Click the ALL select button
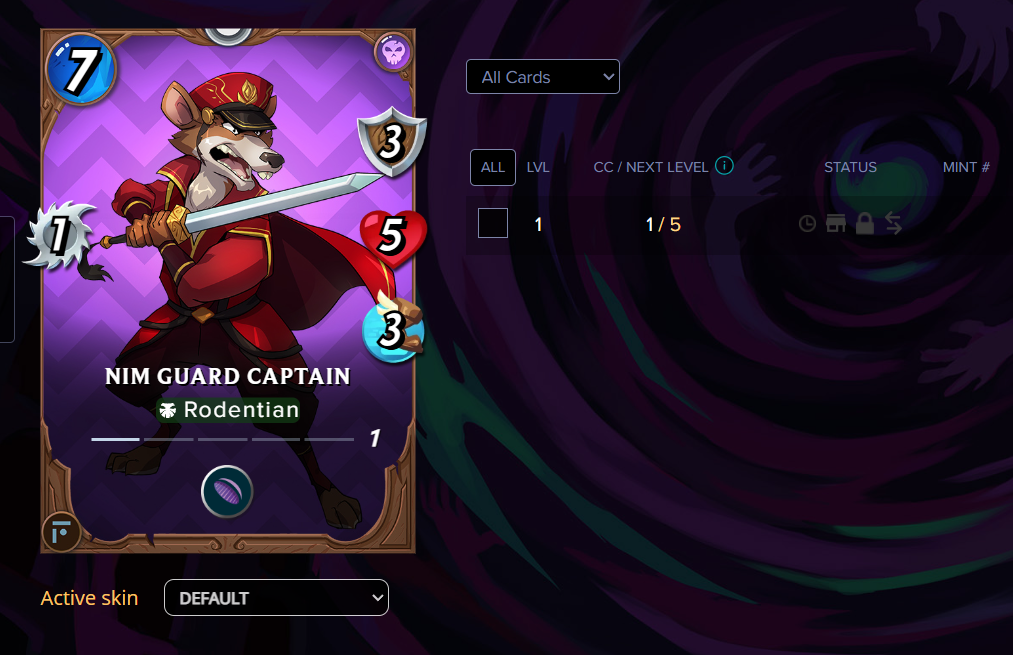The width and height of the screenshot is (1013, 655). (493, 167)
